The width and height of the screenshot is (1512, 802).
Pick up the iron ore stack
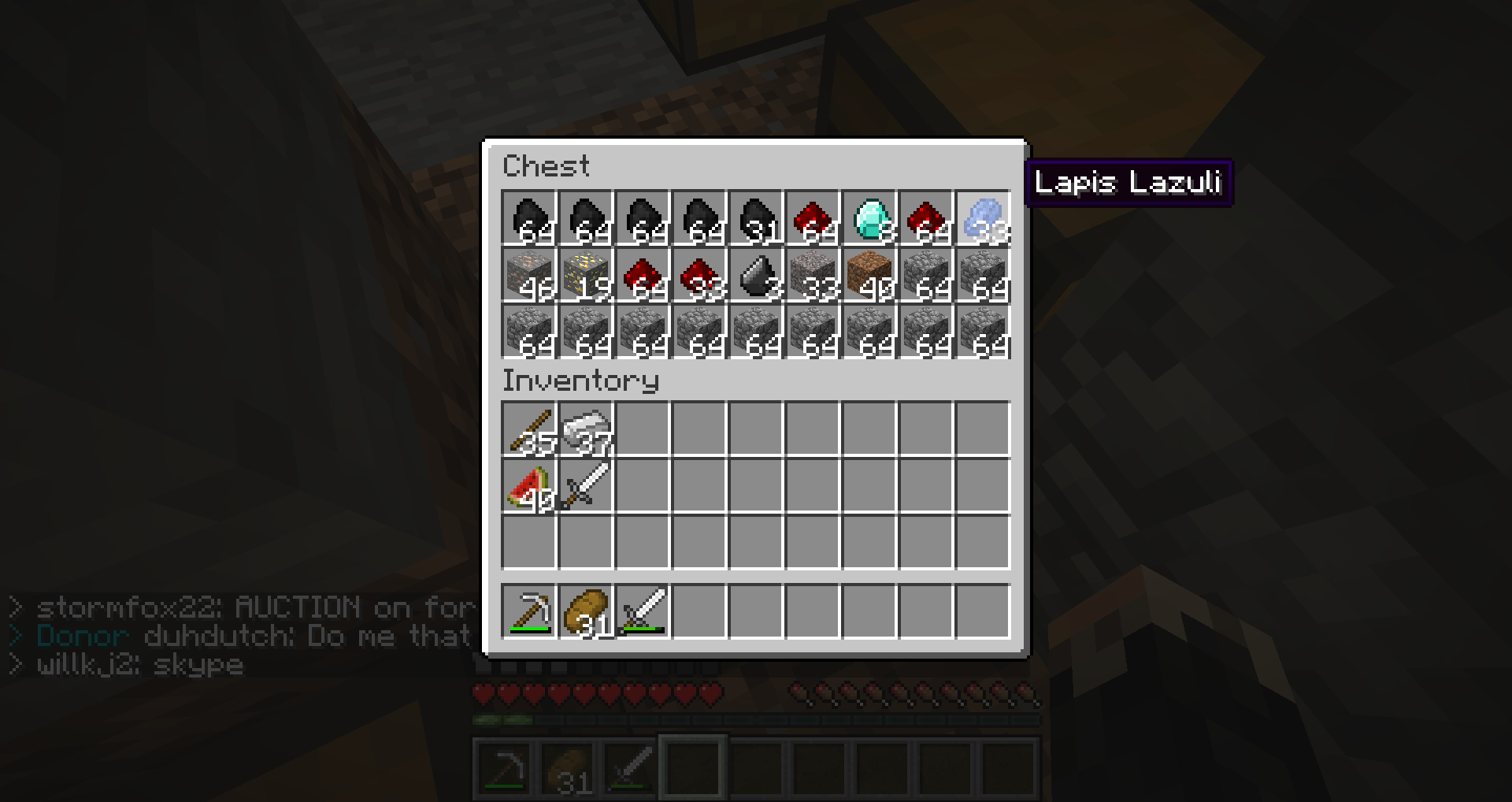(529, 275)
